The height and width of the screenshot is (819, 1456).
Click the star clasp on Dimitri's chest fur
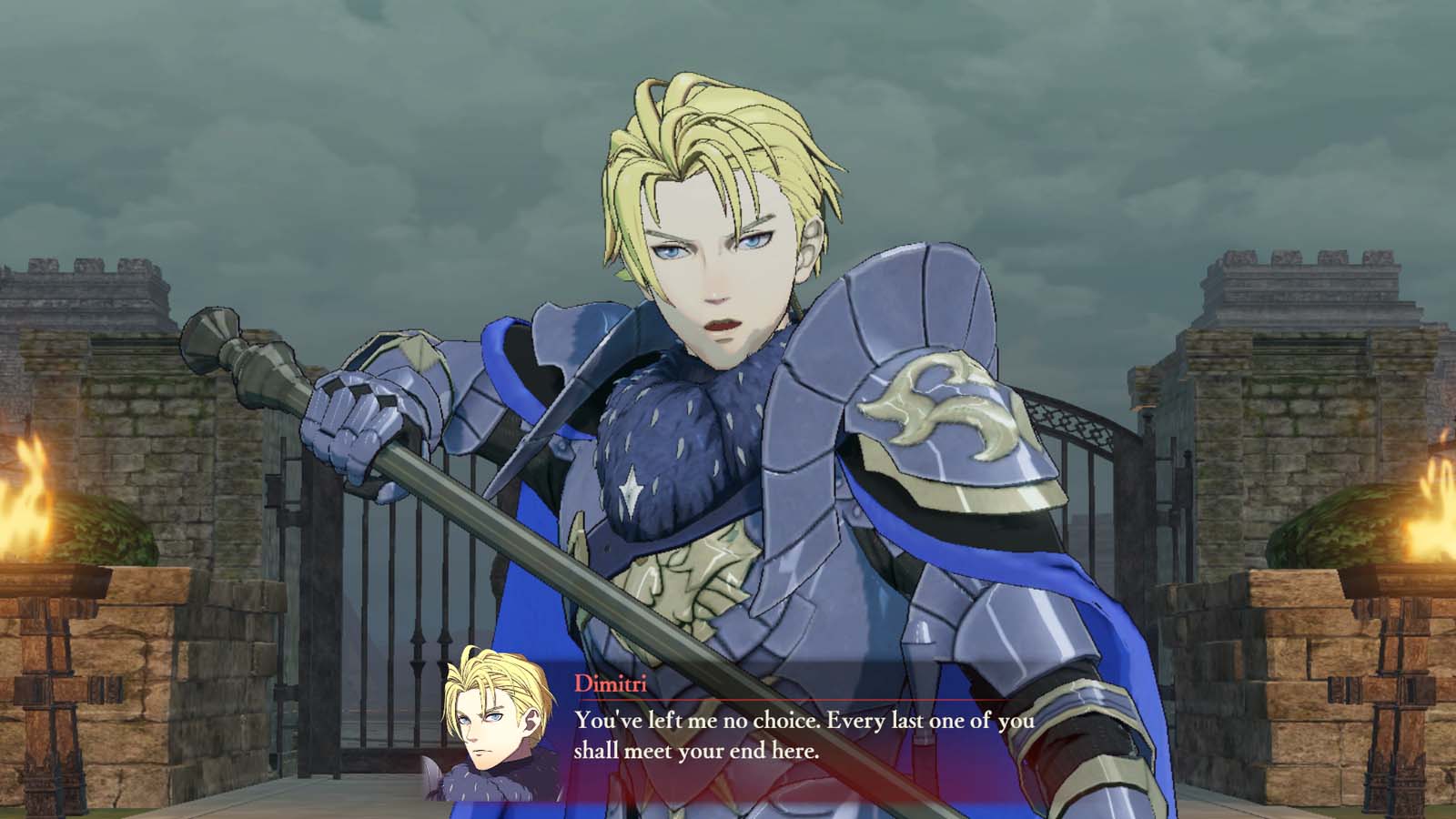(x=632, y=491)
